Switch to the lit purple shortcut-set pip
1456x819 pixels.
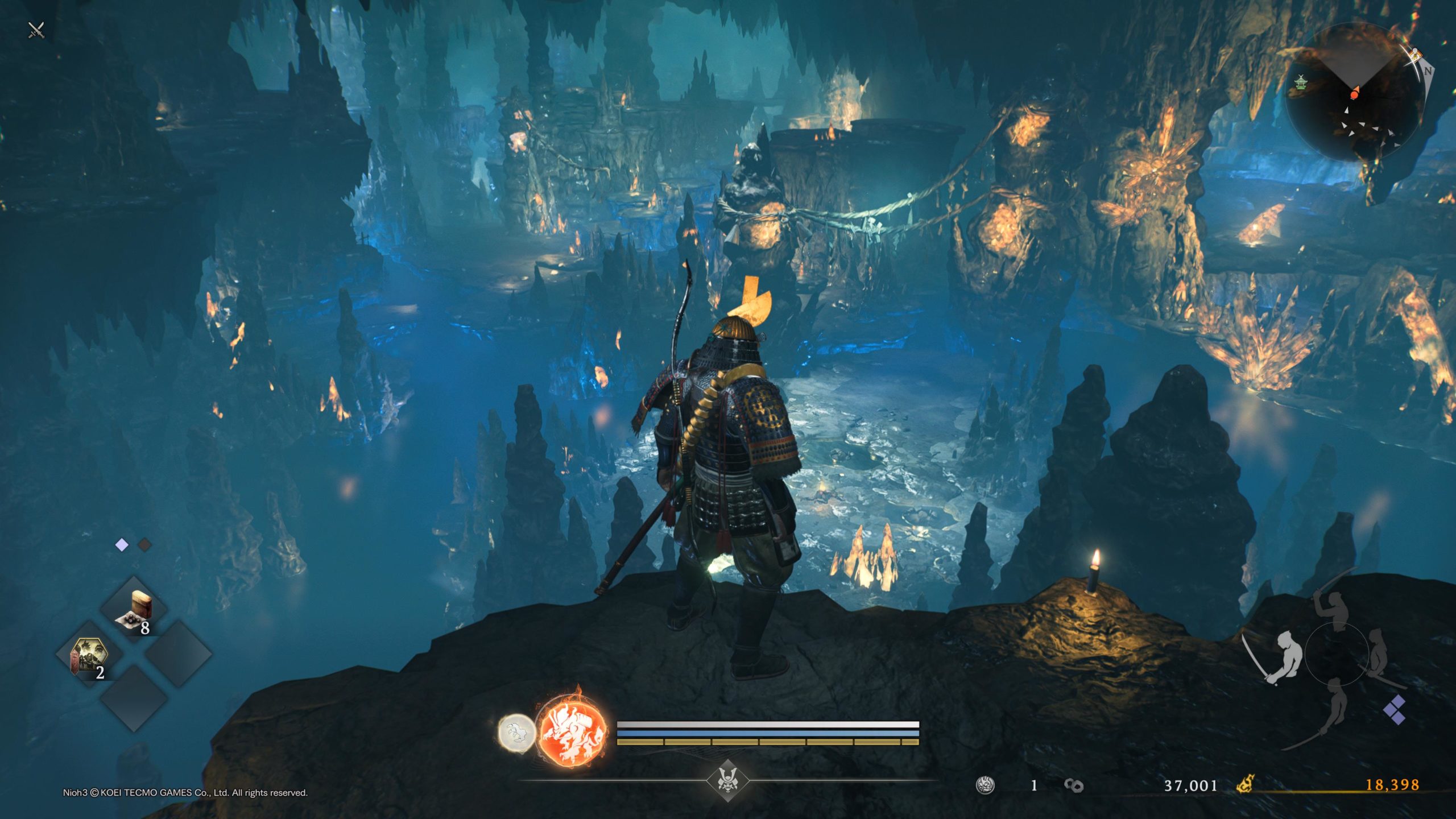[122, 545]
